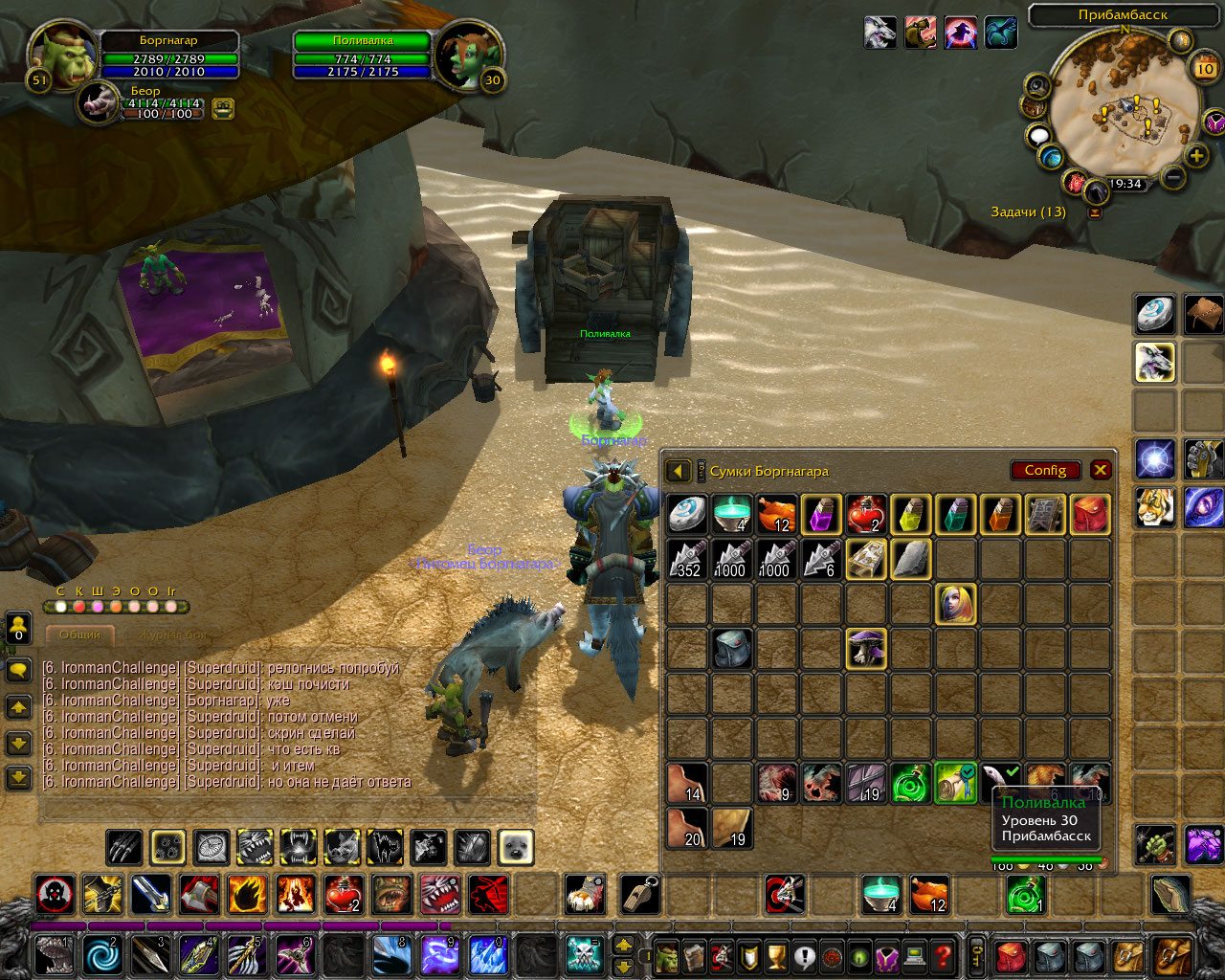Open the calendar button showing 10
The height and width of the screenshot is (980, 1225).
pos(1205,68)
